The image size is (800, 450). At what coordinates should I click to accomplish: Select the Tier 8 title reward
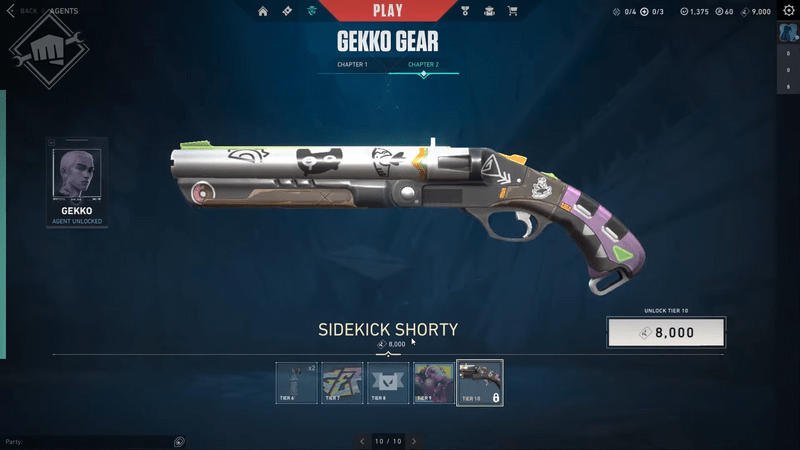tap(388, 383)
